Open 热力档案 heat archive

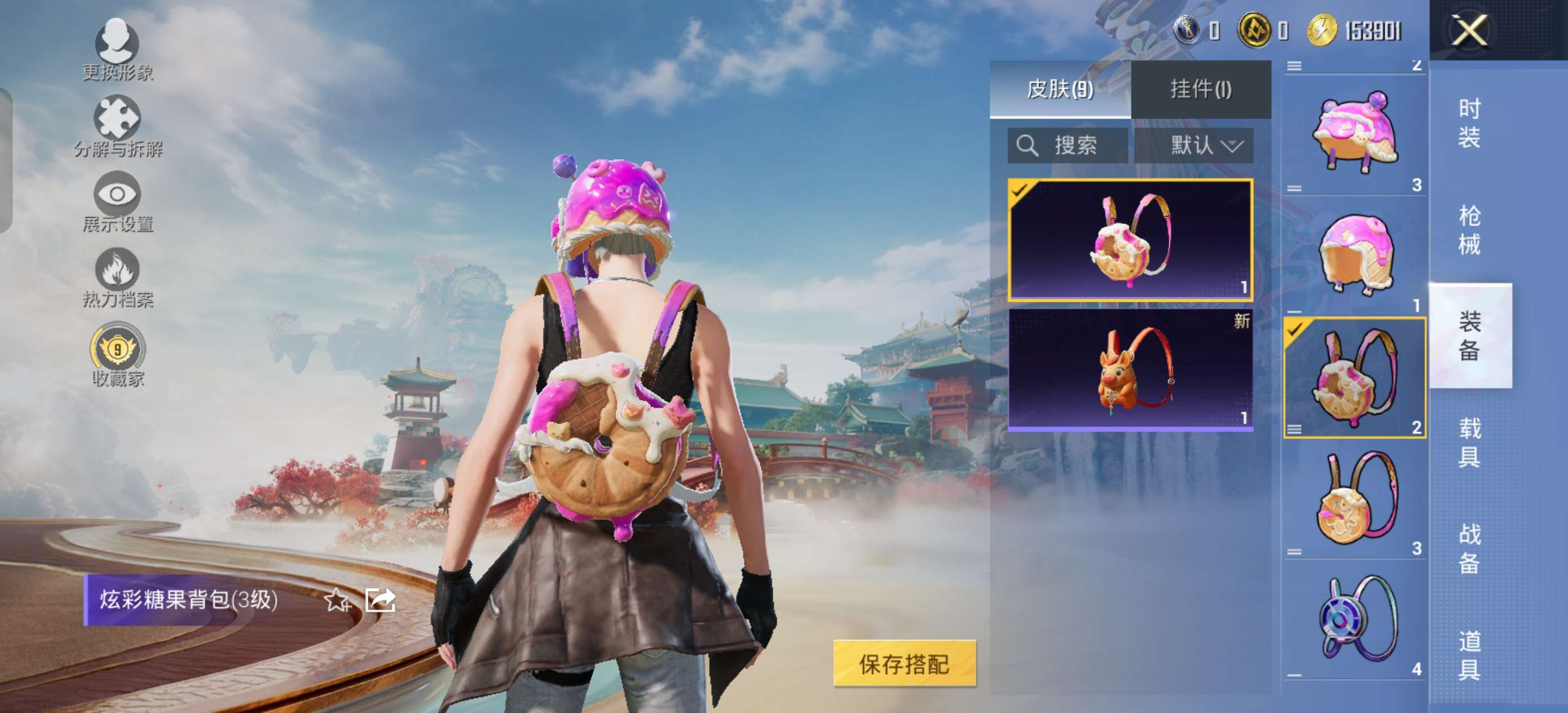pyautogui.click(x=117, y=278)
